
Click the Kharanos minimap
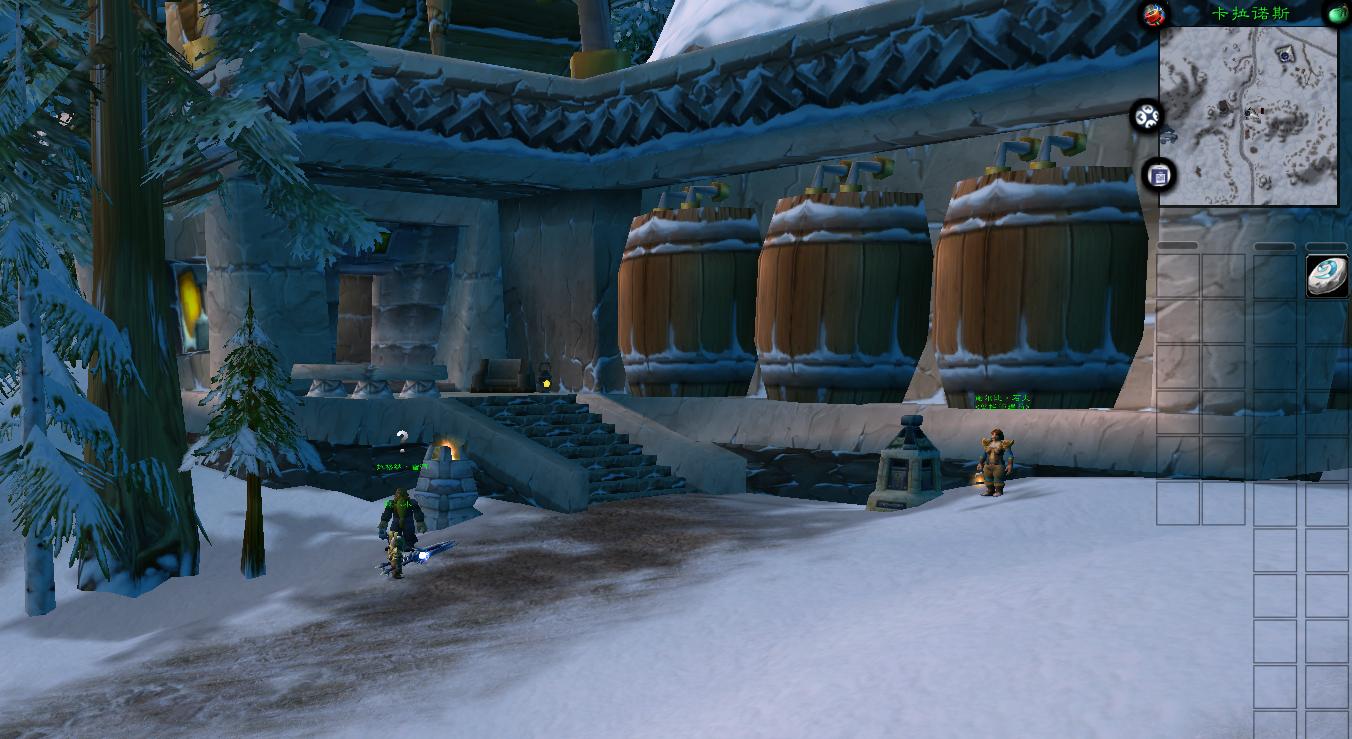(x=1248, y=115)
